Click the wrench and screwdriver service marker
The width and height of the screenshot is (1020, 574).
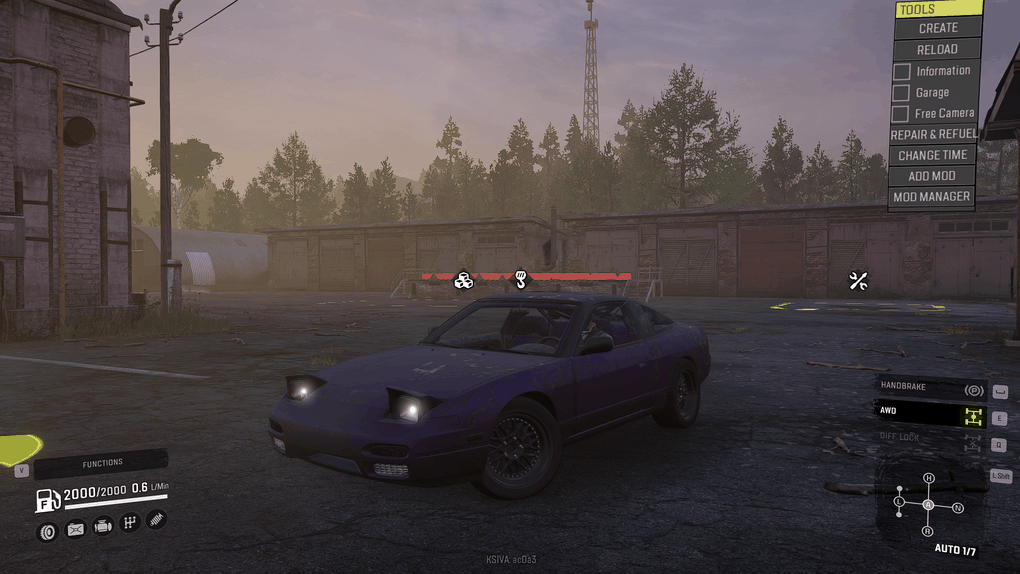[857, 281]
